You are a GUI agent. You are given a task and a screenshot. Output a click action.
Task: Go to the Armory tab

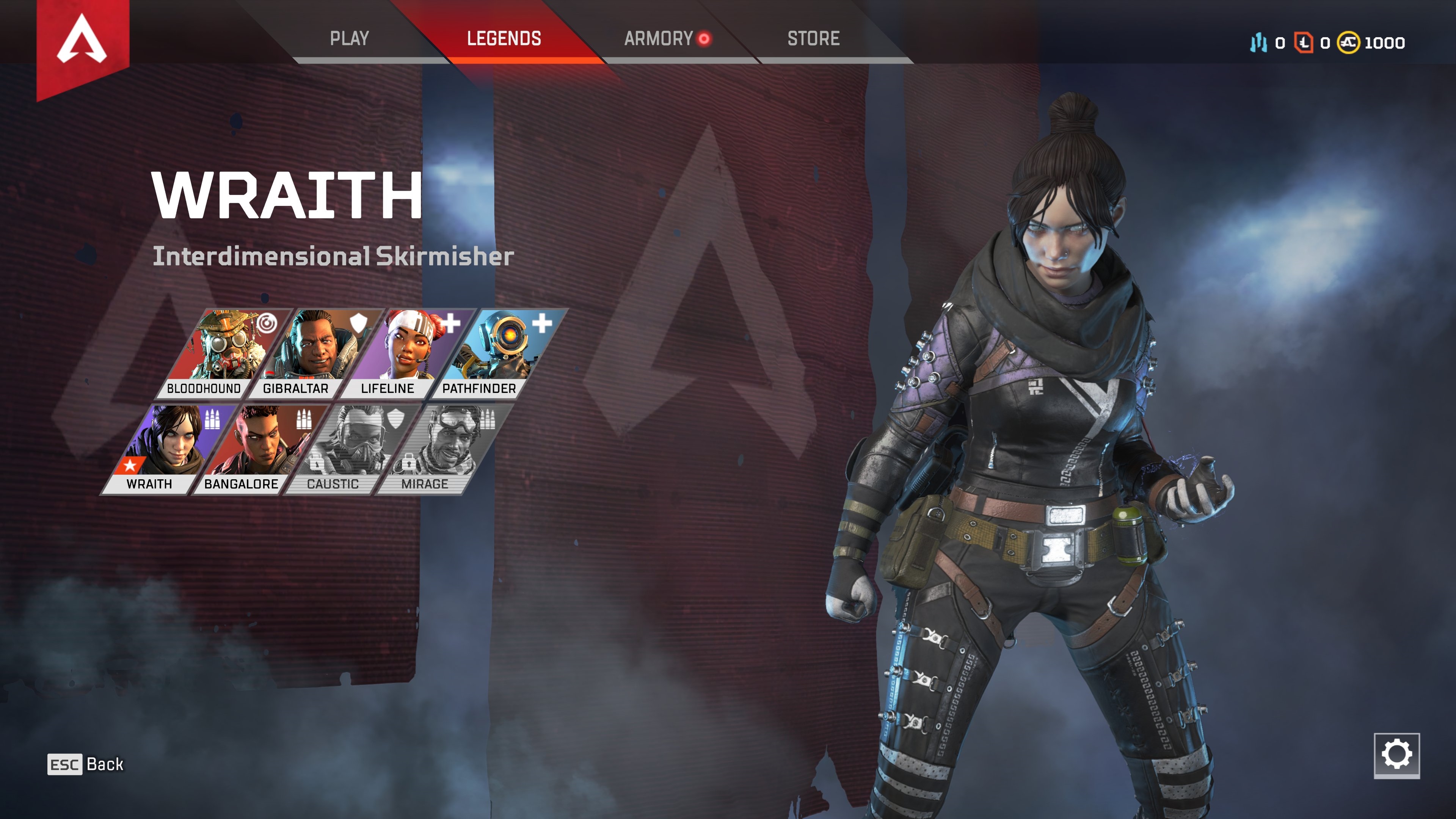[x=659, y=38]
